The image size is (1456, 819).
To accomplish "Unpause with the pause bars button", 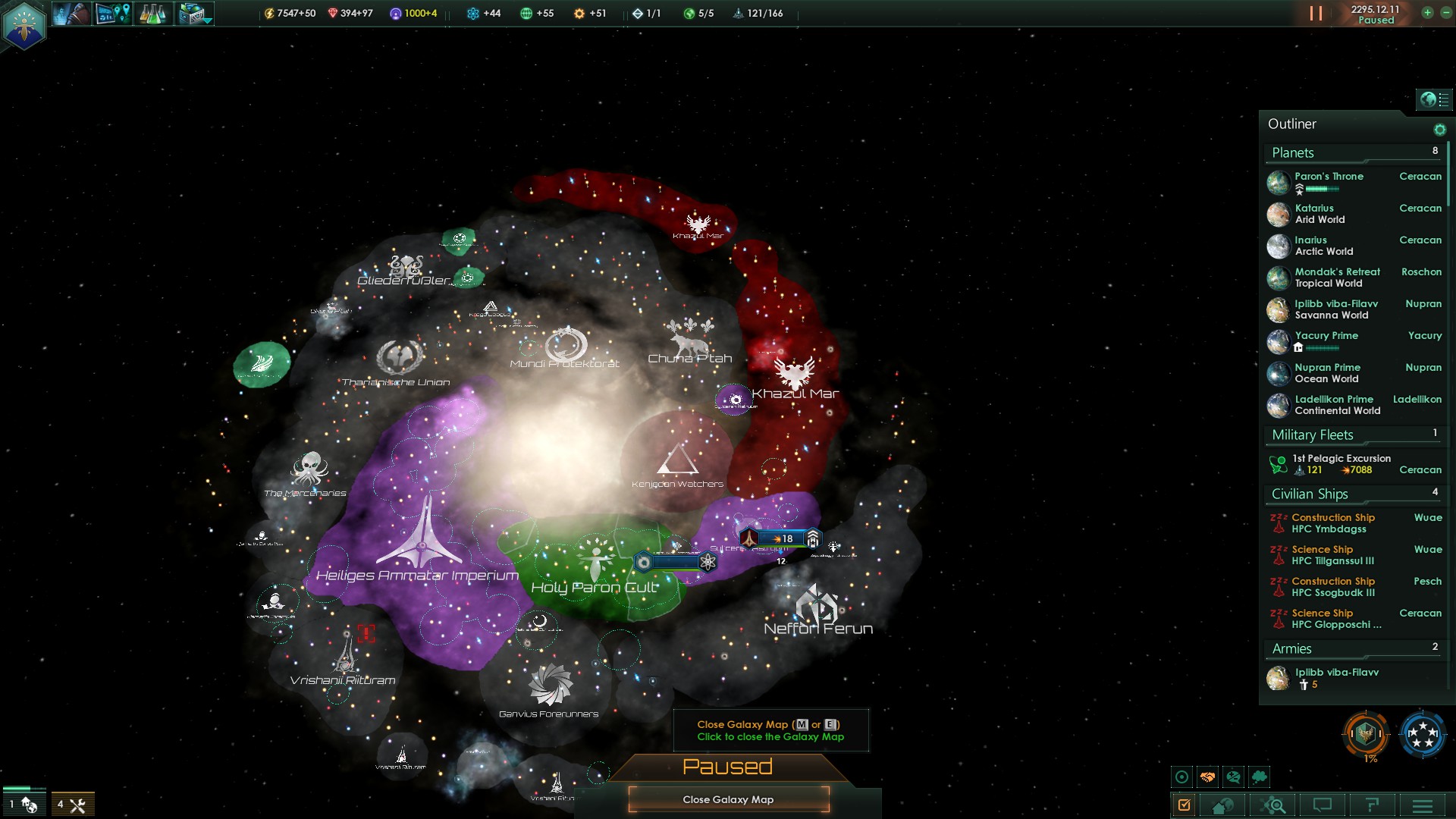I will 1316,14.
